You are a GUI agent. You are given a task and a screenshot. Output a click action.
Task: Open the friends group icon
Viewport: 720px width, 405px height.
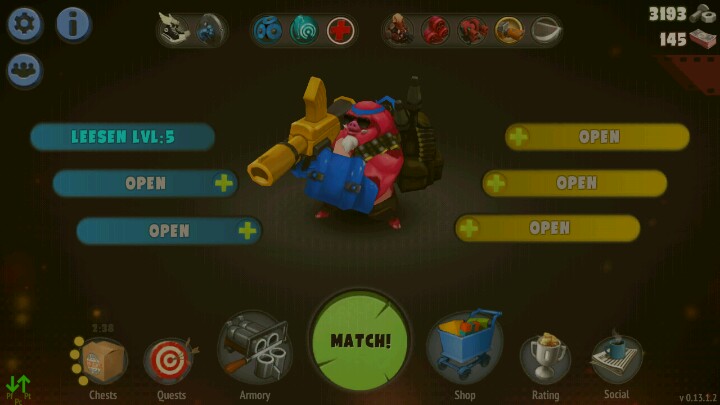coord(25,70)
